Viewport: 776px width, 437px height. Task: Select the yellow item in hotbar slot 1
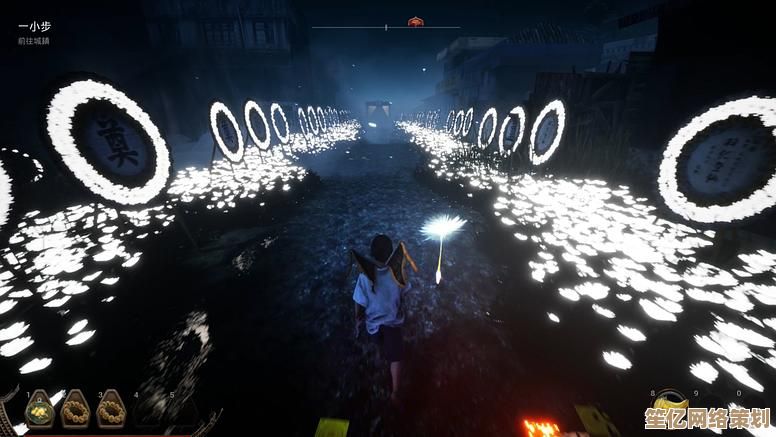(x=40, y=409)
